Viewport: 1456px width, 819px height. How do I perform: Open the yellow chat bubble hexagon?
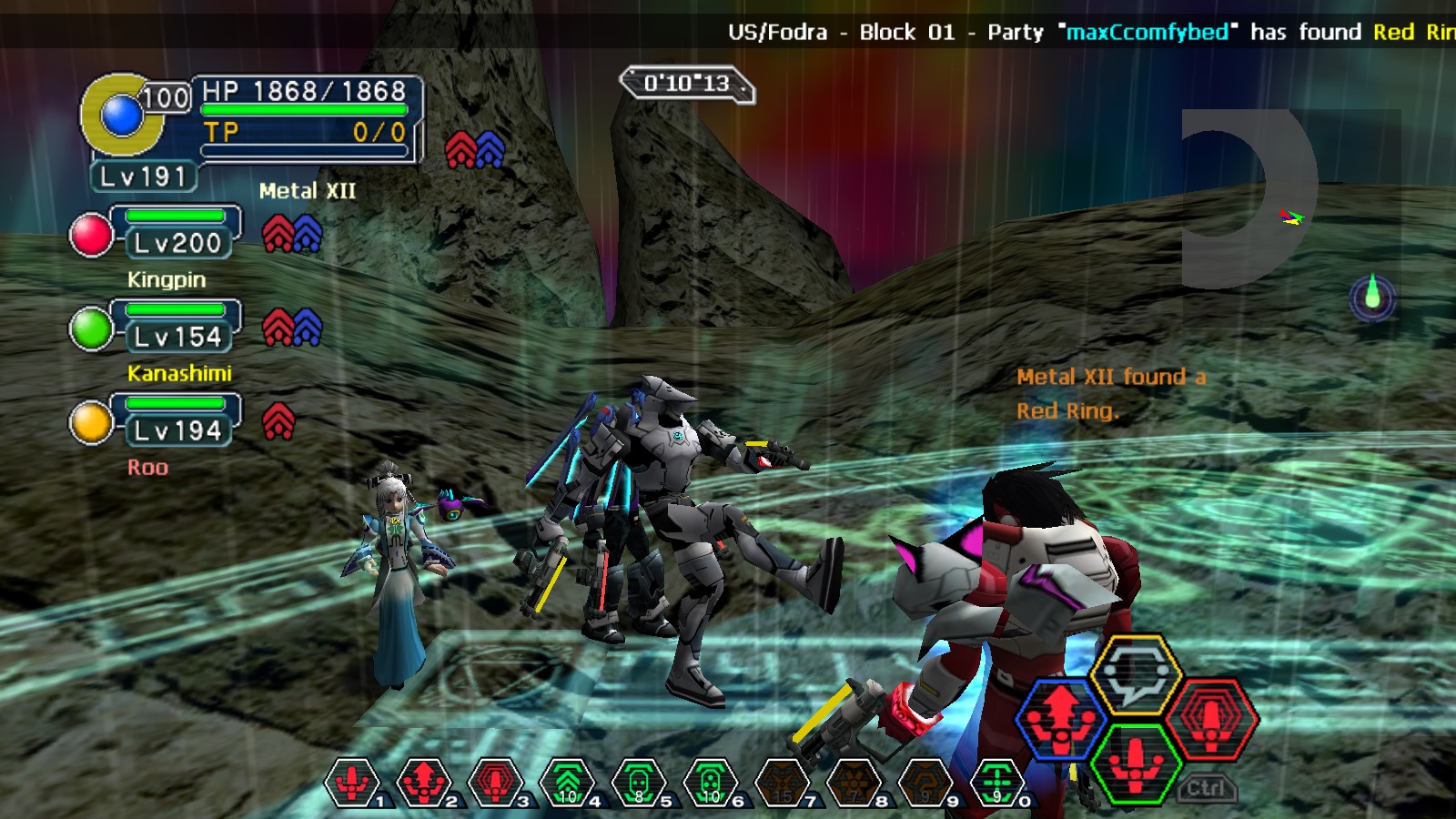click(1135, 674)
